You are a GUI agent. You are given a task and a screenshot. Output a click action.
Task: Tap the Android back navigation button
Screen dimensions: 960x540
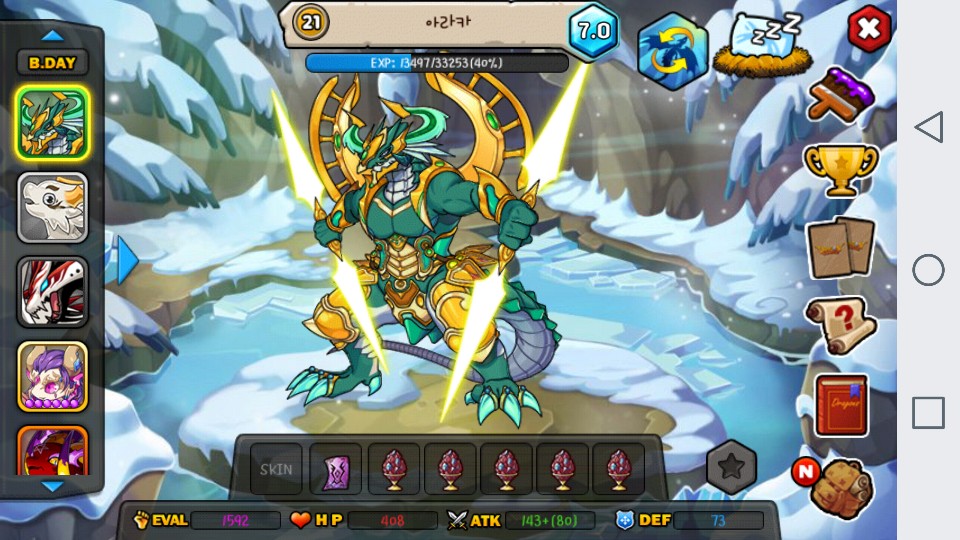(x=928, y=127)
